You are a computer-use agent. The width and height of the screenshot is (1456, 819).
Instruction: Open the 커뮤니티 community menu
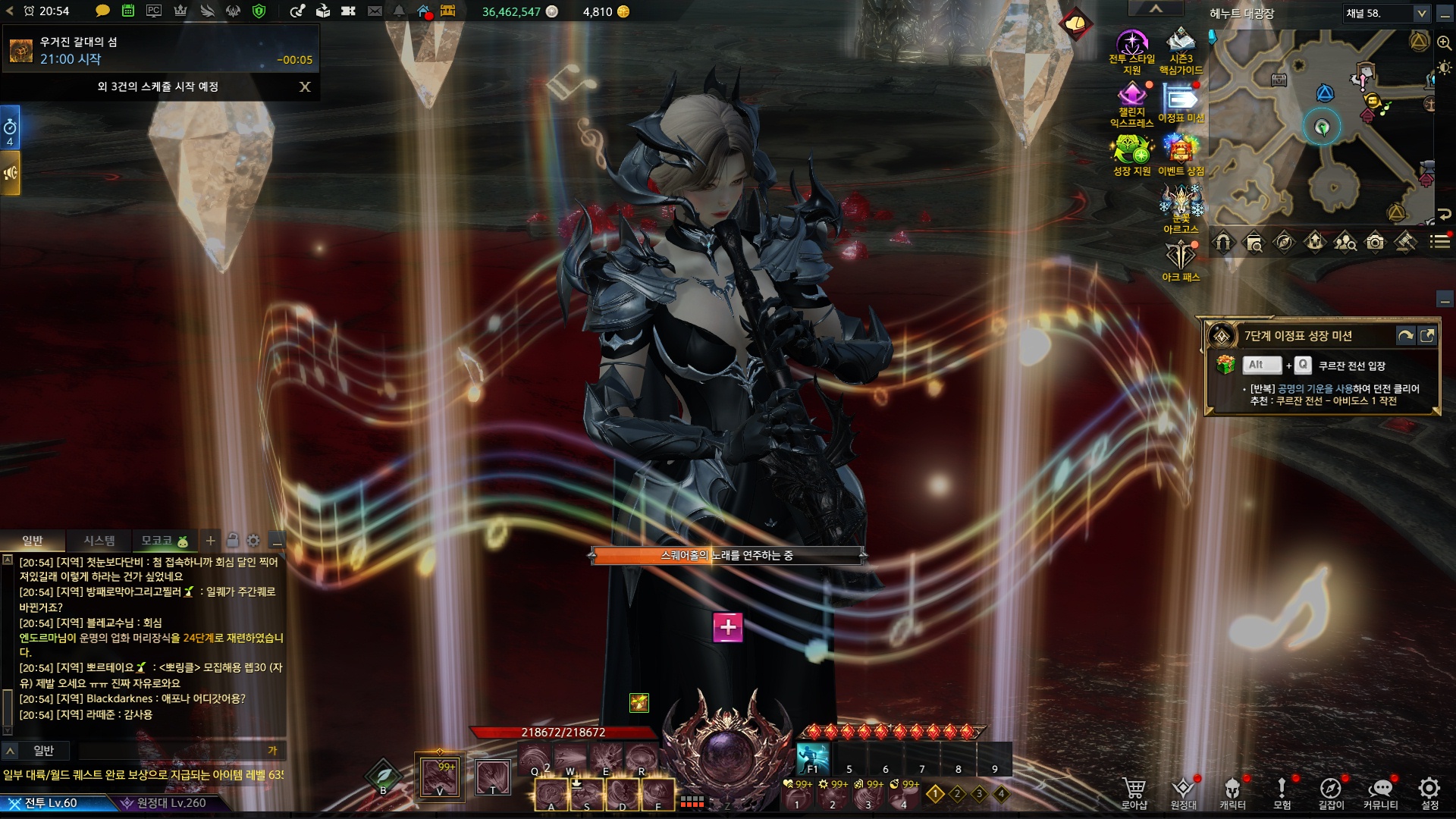1380,792
